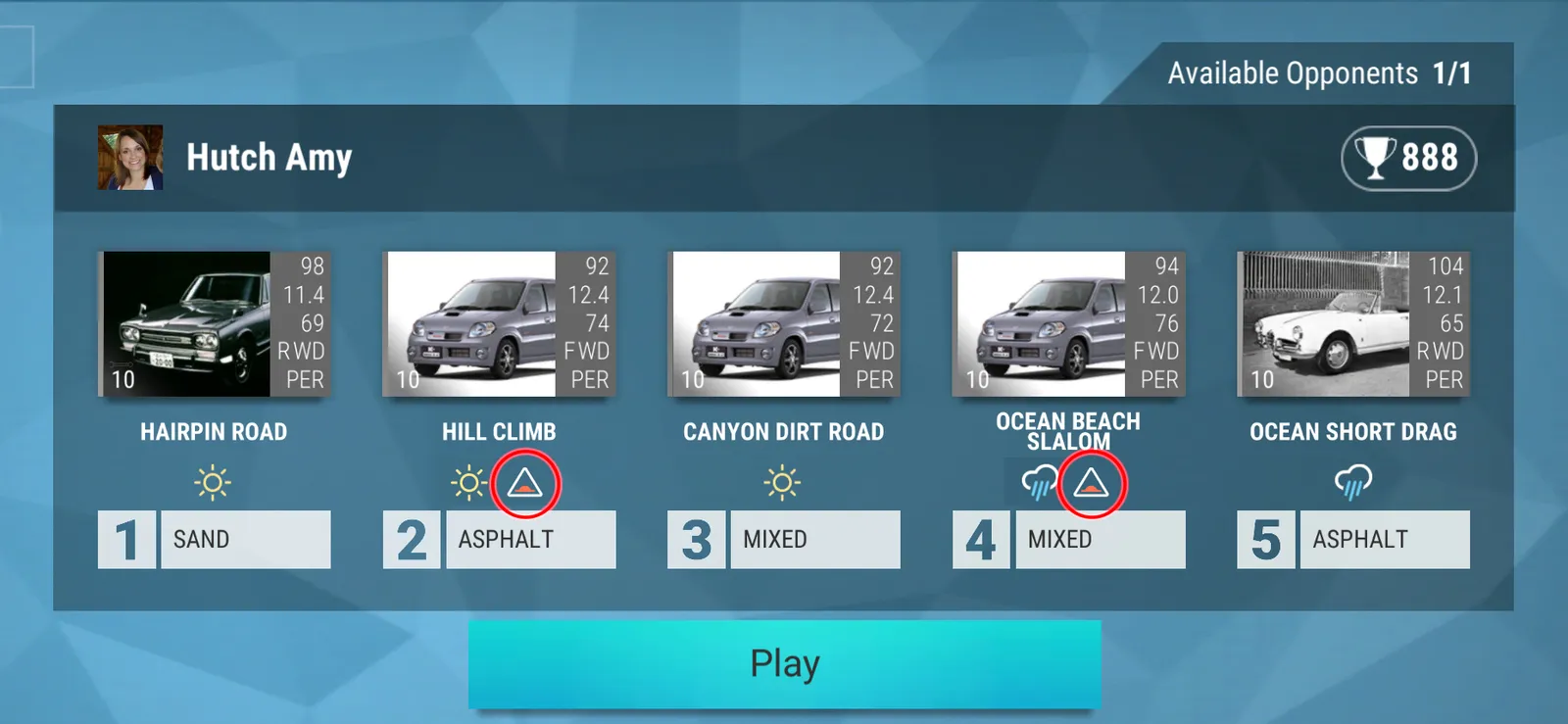Image resolution: width=1568 pixels, height=724 pixels.
Task: Select the Hairpin Road car card
Action: click(x=215, y=324)
